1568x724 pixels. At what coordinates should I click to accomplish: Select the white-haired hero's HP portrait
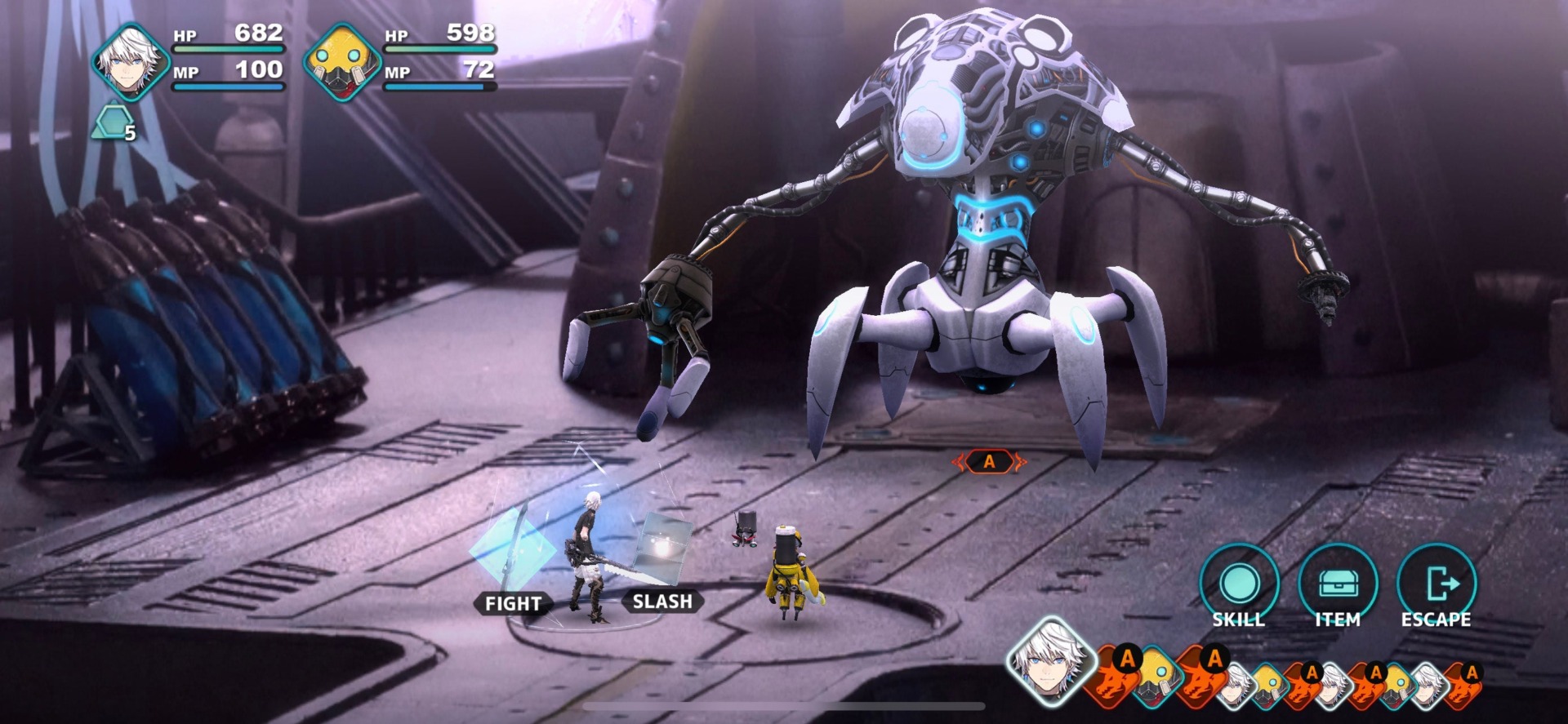pos(131,59)
